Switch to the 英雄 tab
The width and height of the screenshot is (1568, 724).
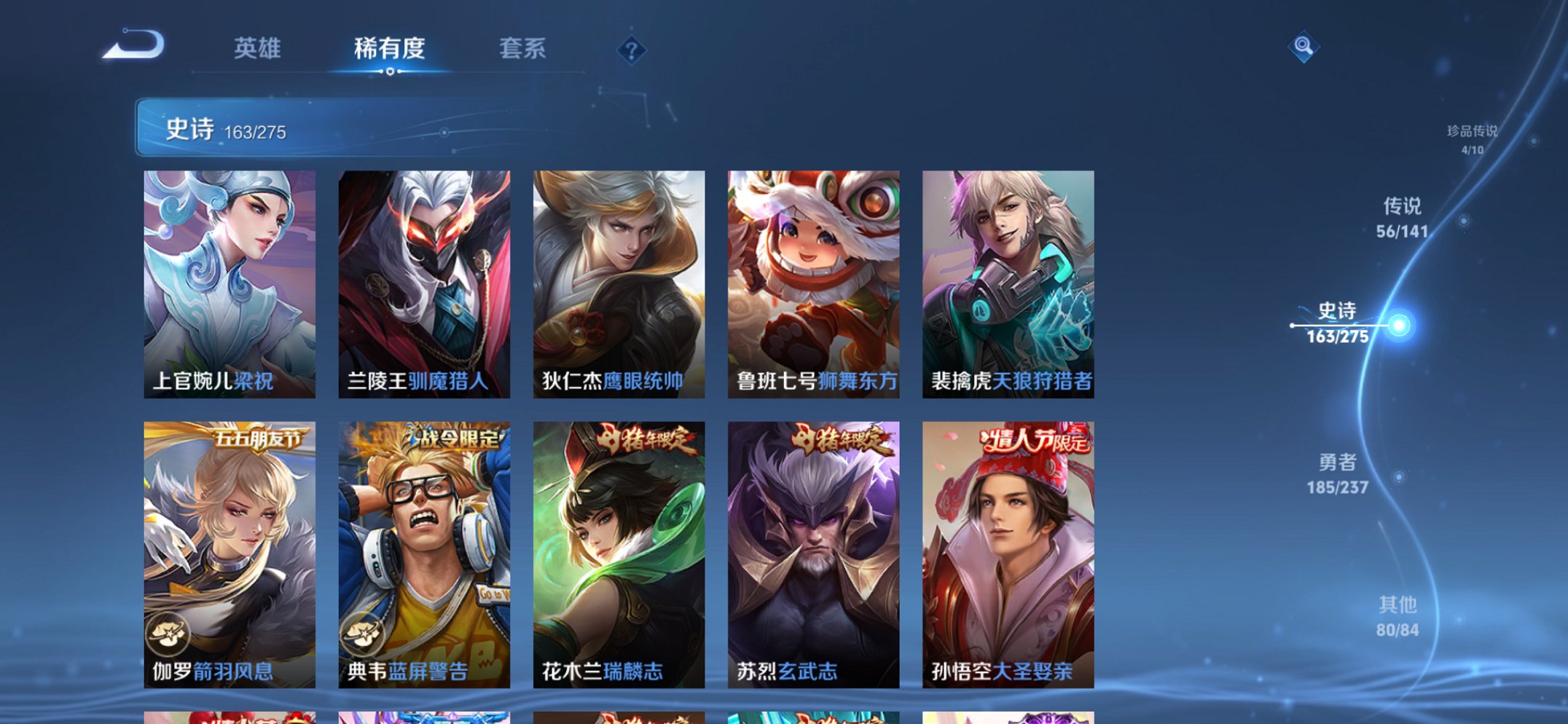coord(256,48)
